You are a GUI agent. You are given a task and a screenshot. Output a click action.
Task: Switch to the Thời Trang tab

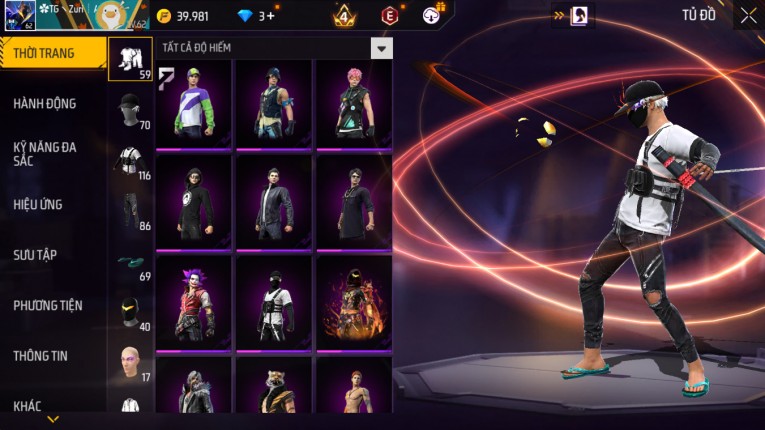[x=52, y=53]
